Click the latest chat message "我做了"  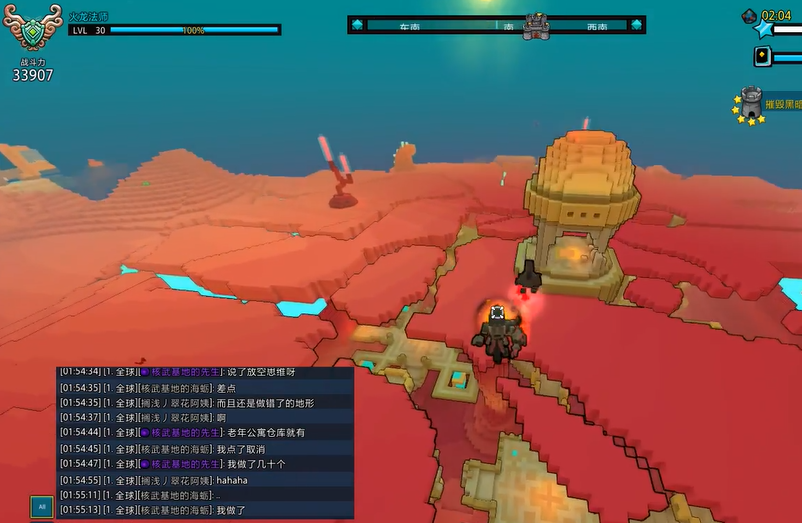(231, 510)
